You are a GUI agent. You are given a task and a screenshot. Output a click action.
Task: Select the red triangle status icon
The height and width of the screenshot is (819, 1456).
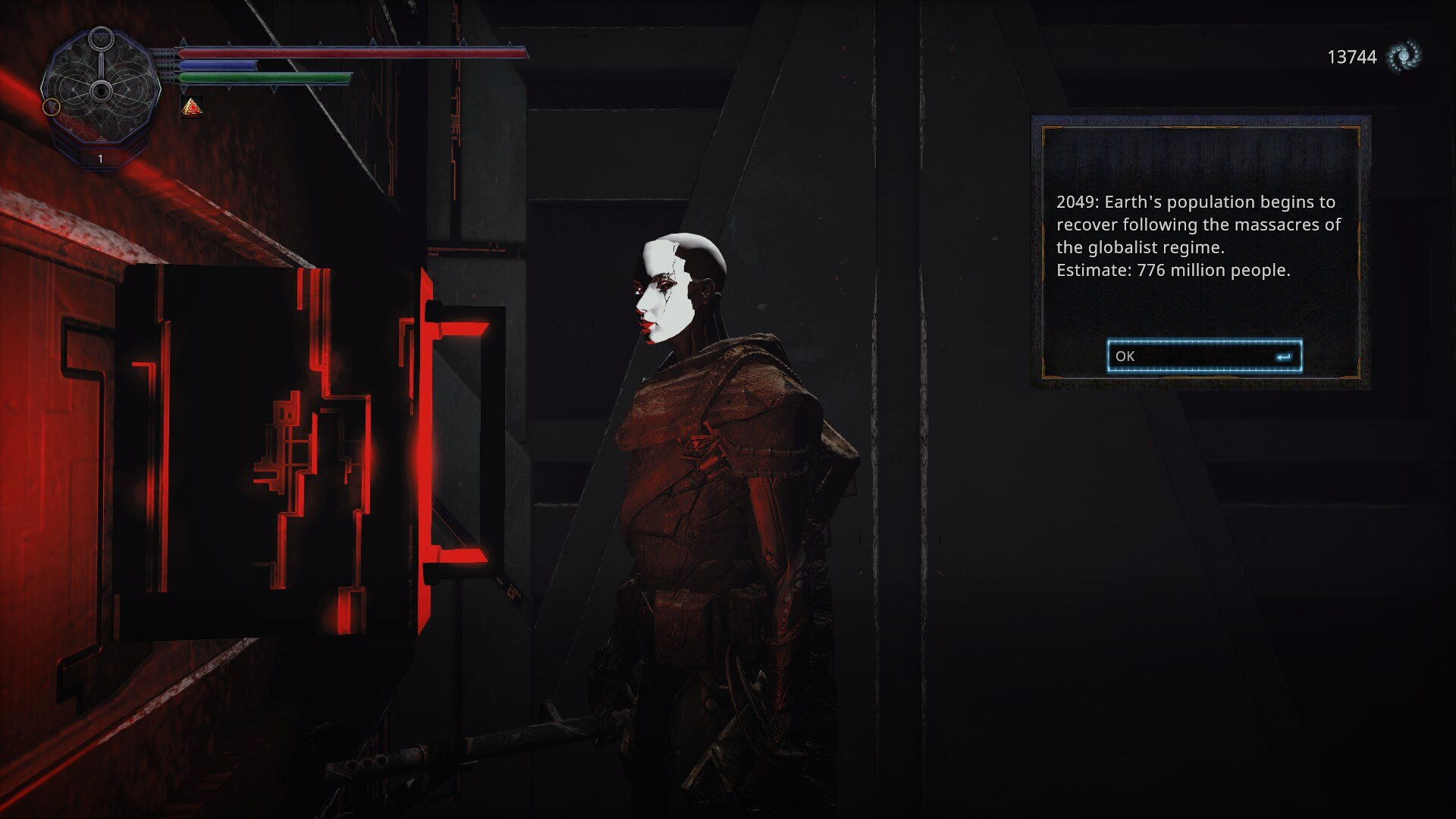pos(192,108)
